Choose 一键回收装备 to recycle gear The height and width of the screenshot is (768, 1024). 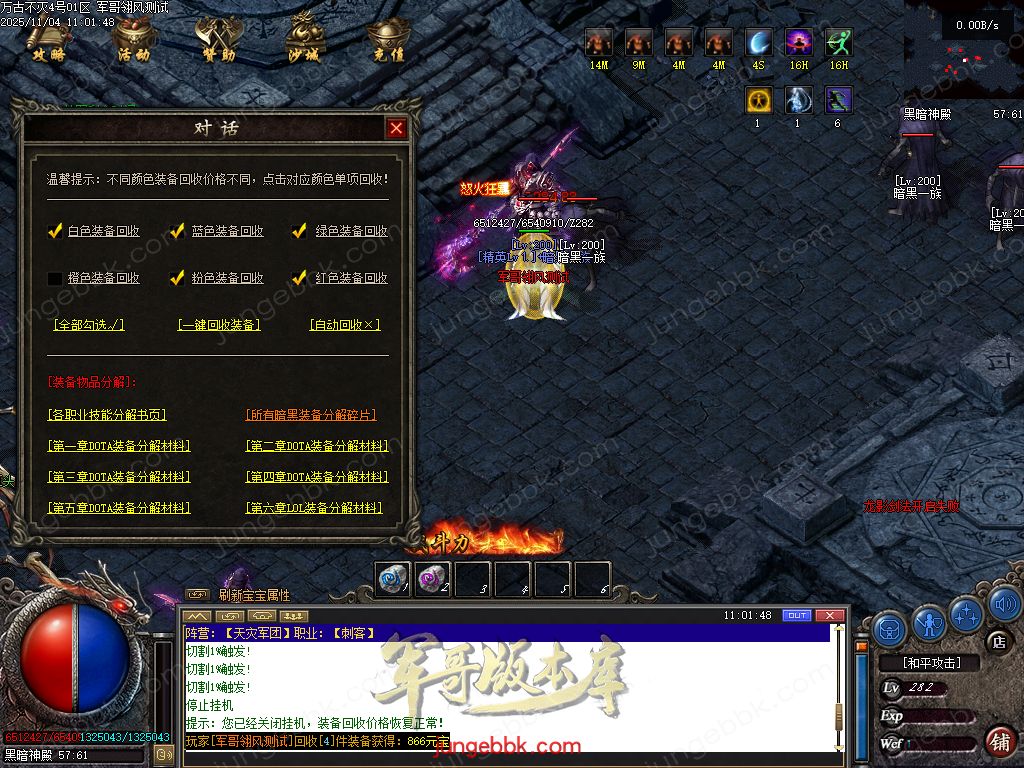pyautogui.click(x=219, y=325)
